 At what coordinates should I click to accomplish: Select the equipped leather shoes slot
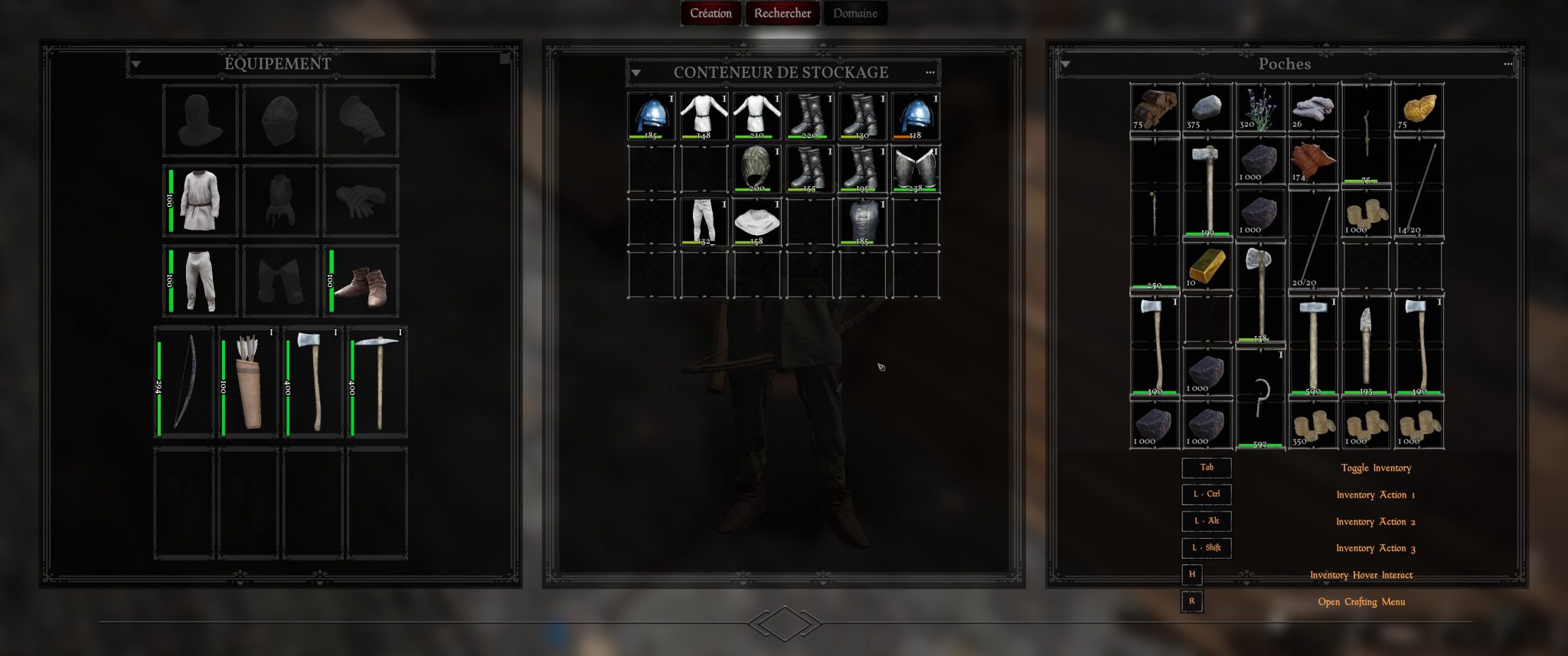click(x=361, y=281)
